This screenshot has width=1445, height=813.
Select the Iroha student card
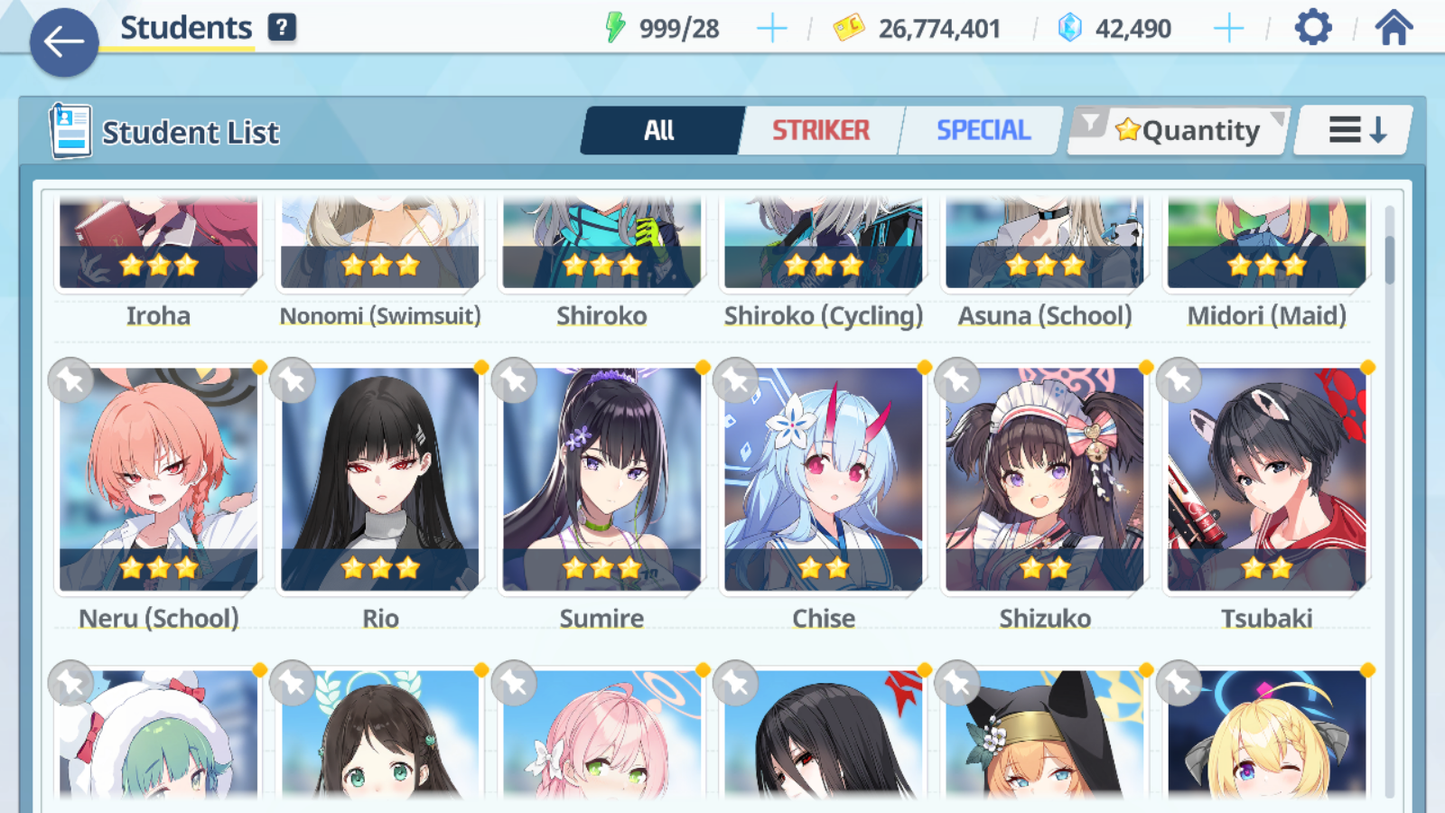point(158,245)
